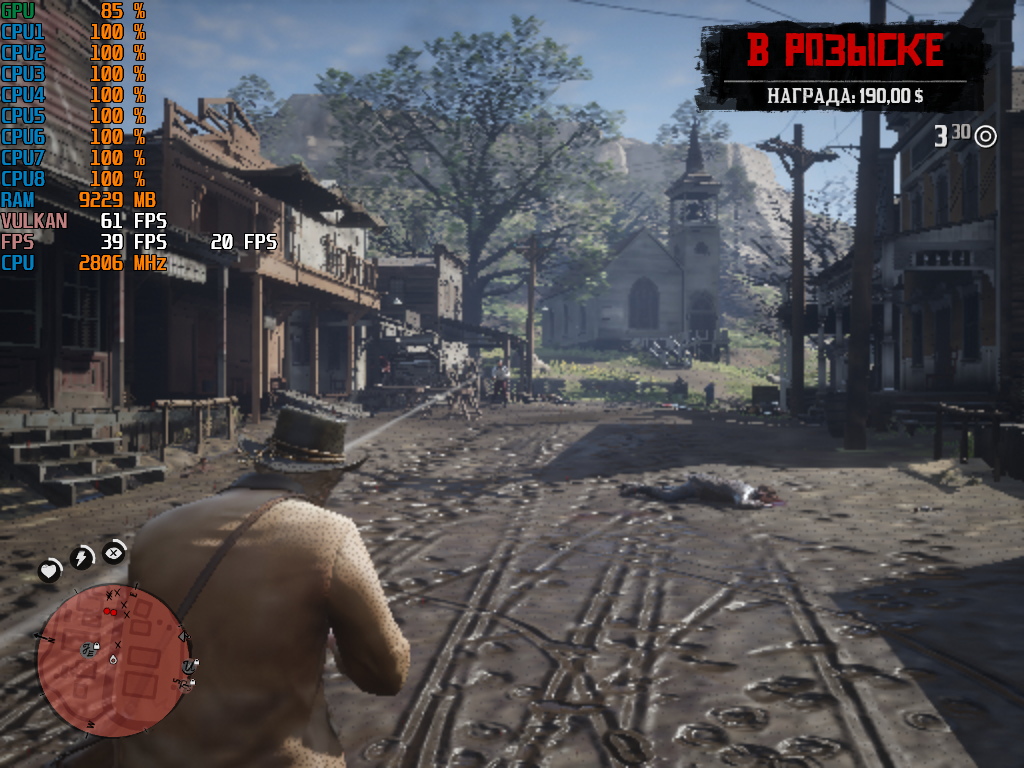The image size is (1024, 768).
Task: Activate the Dead Eye core eye icon
Action: 114,551
